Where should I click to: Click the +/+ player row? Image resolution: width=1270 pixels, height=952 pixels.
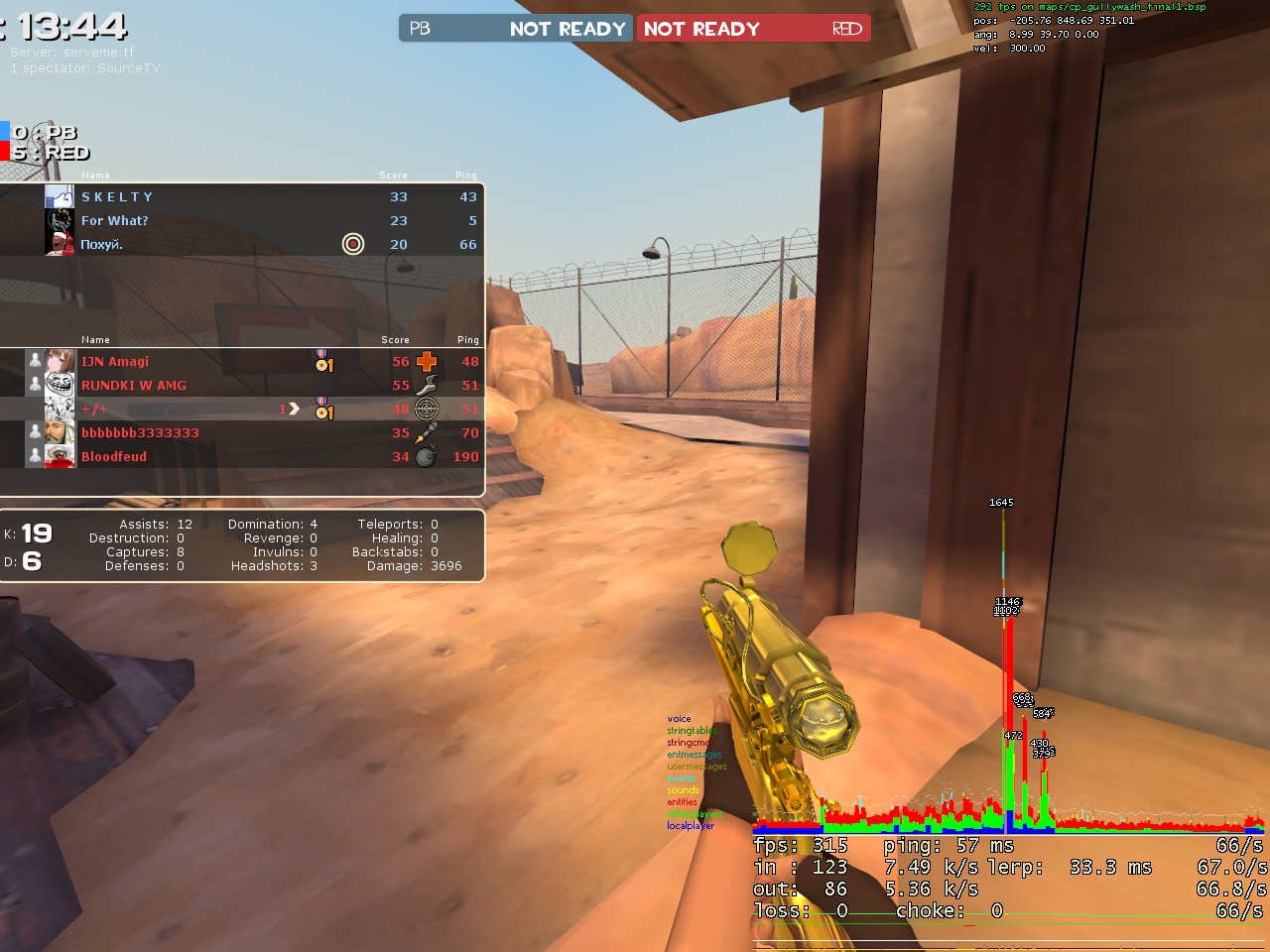click(95, 410)
